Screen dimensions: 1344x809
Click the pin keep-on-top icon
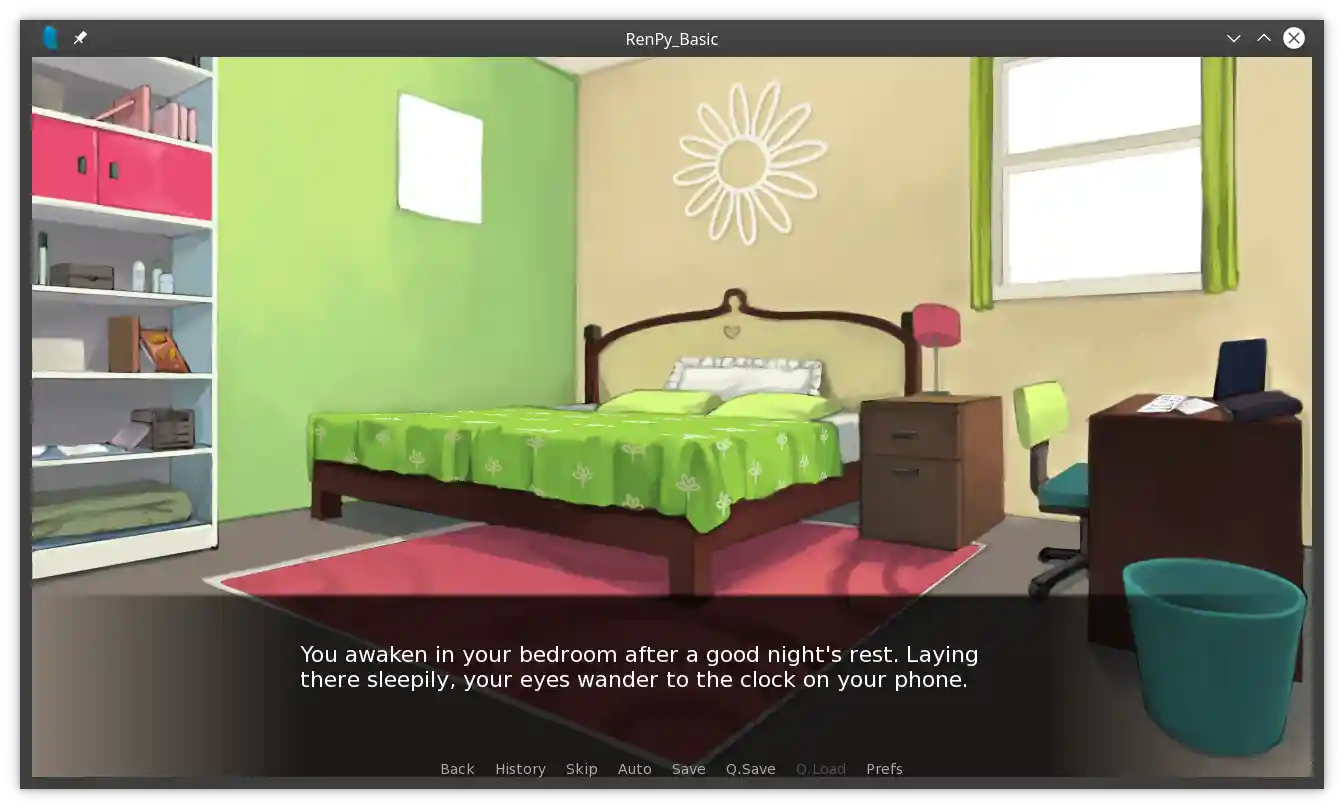(80, 38)
